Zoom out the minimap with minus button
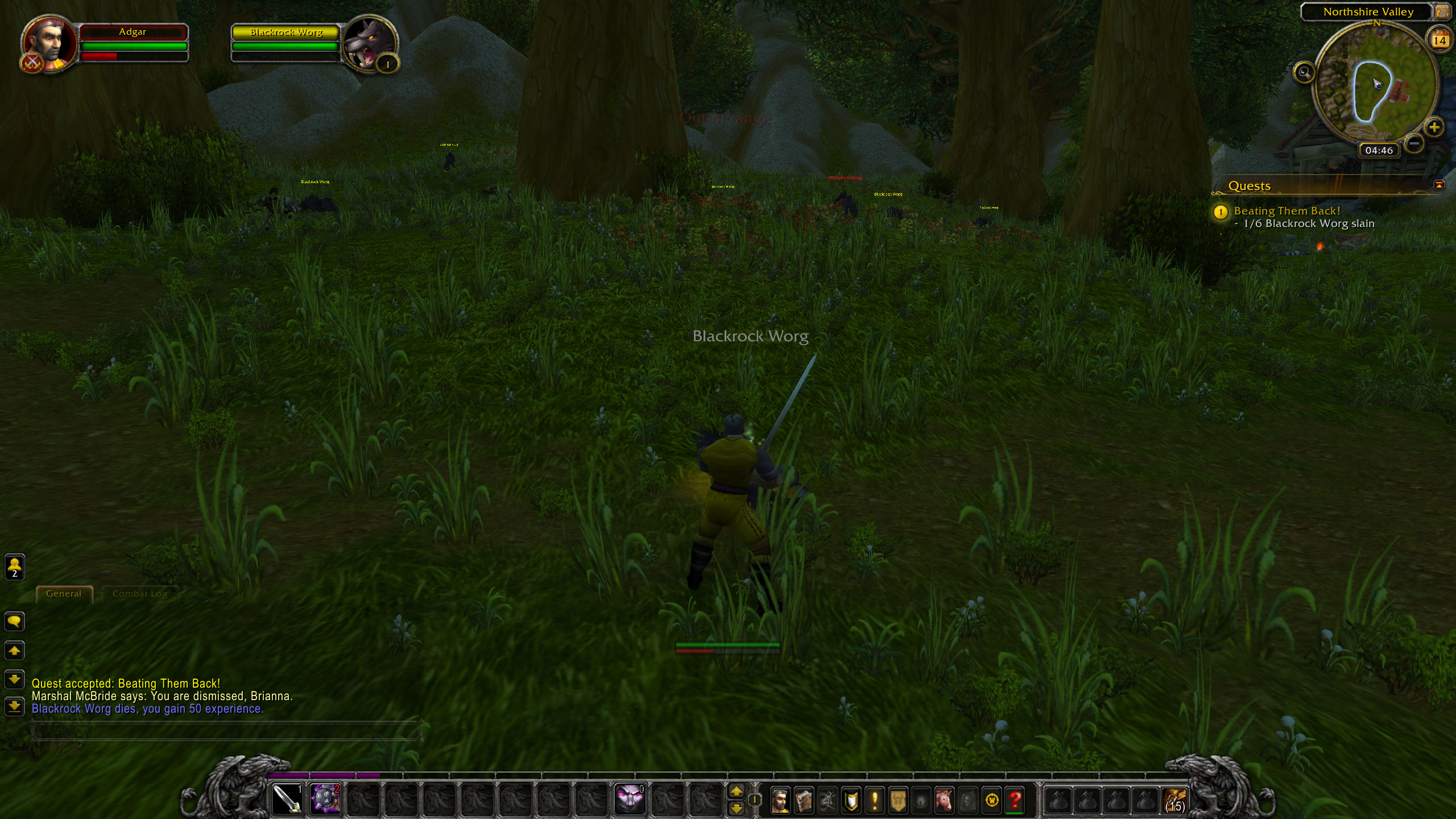1456x819 pixels. (x=1414, y=142)
